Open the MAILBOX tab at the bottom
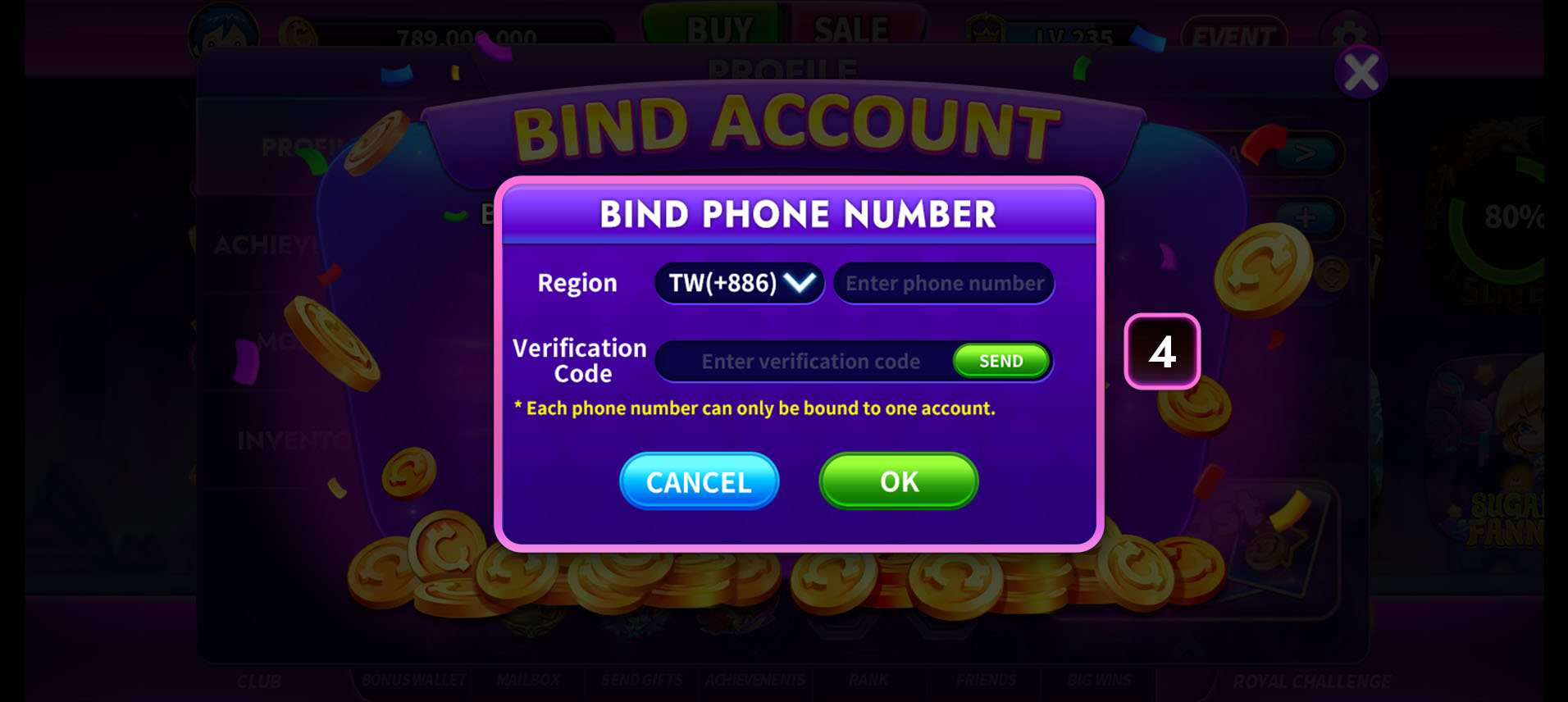 pos(527,680)
